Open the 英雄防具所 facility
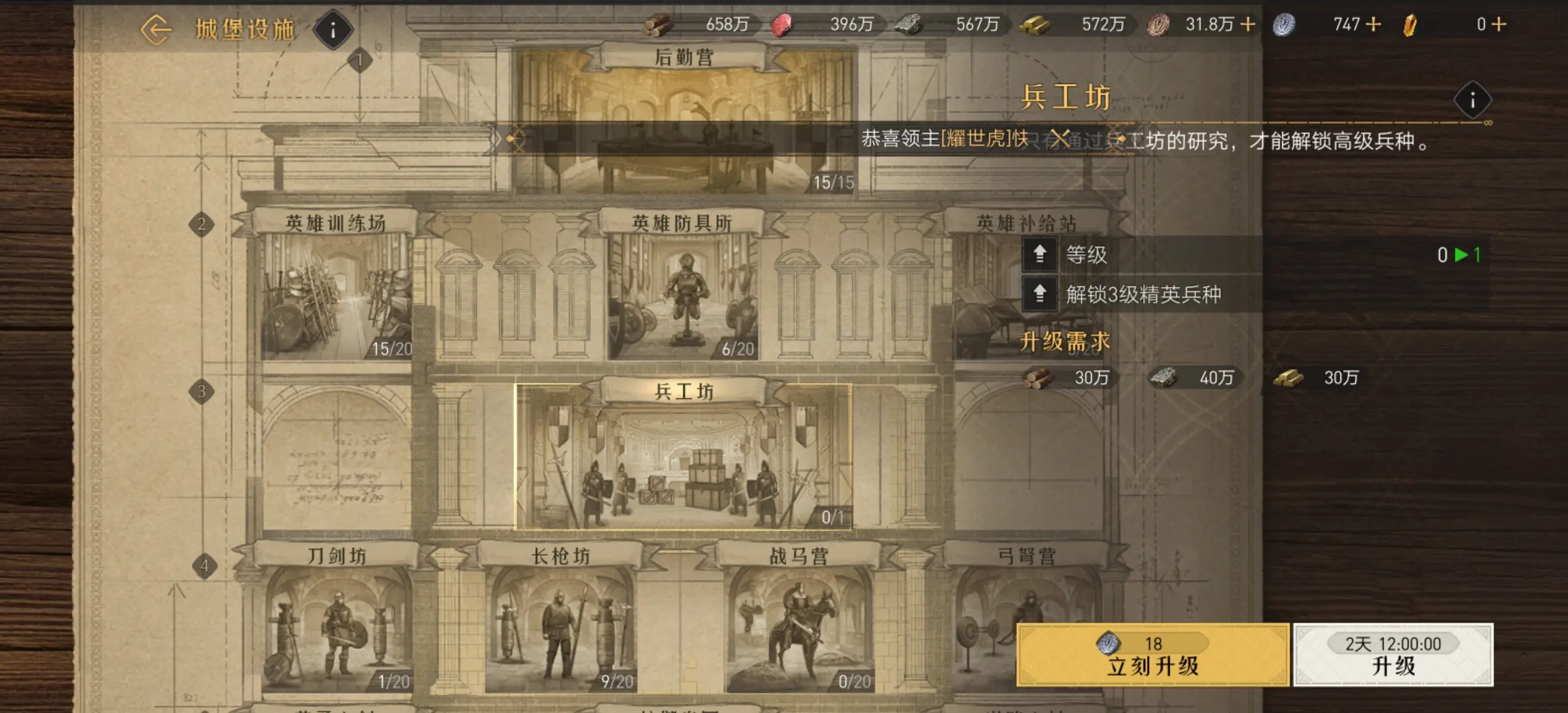This screenshot has height=713, width=1568. tap(682, 290)
